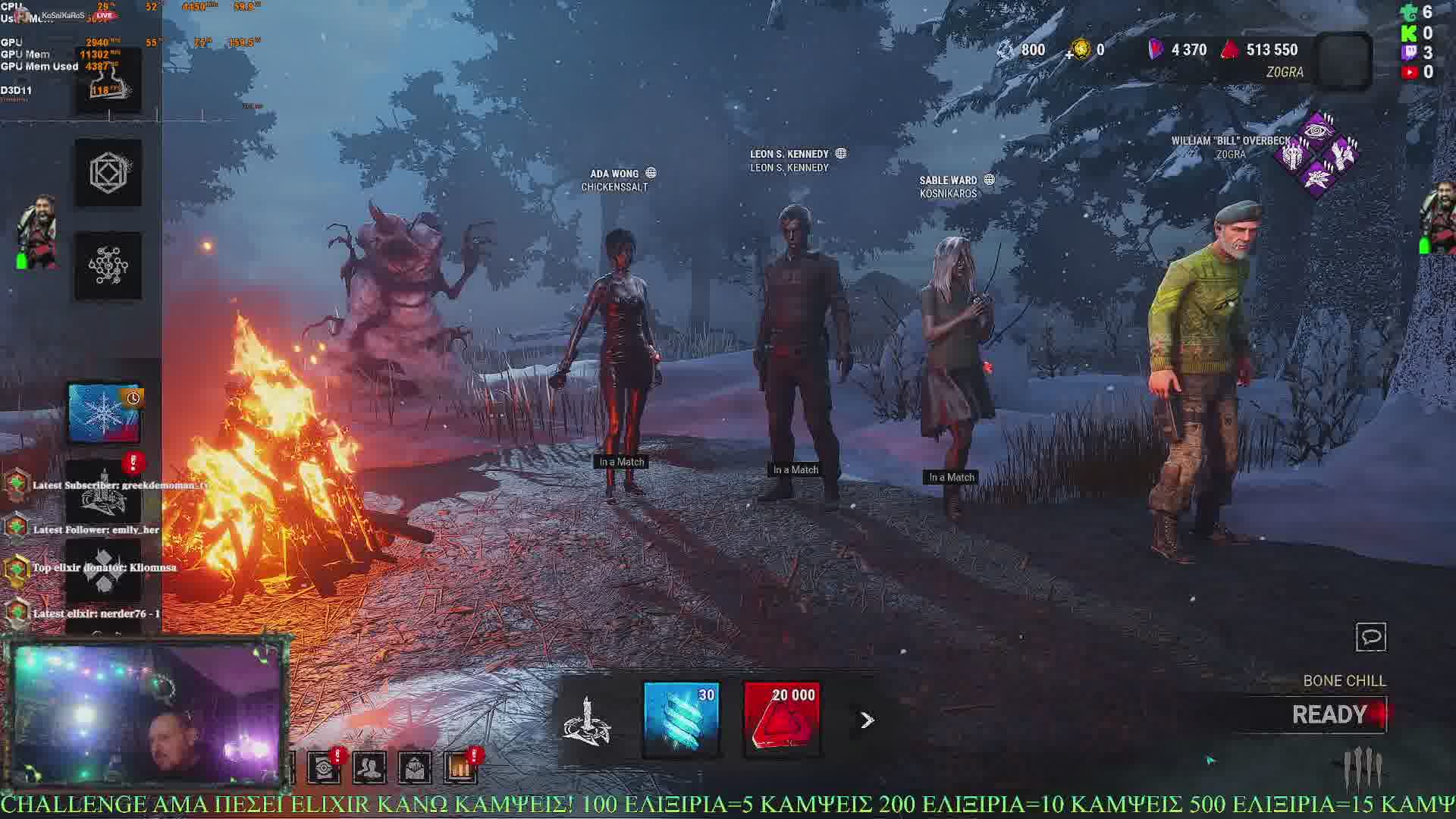Viewport: 1456px width, 819px height.
Task: Open the player profile avatar box
Action: tap(1345, 62)
